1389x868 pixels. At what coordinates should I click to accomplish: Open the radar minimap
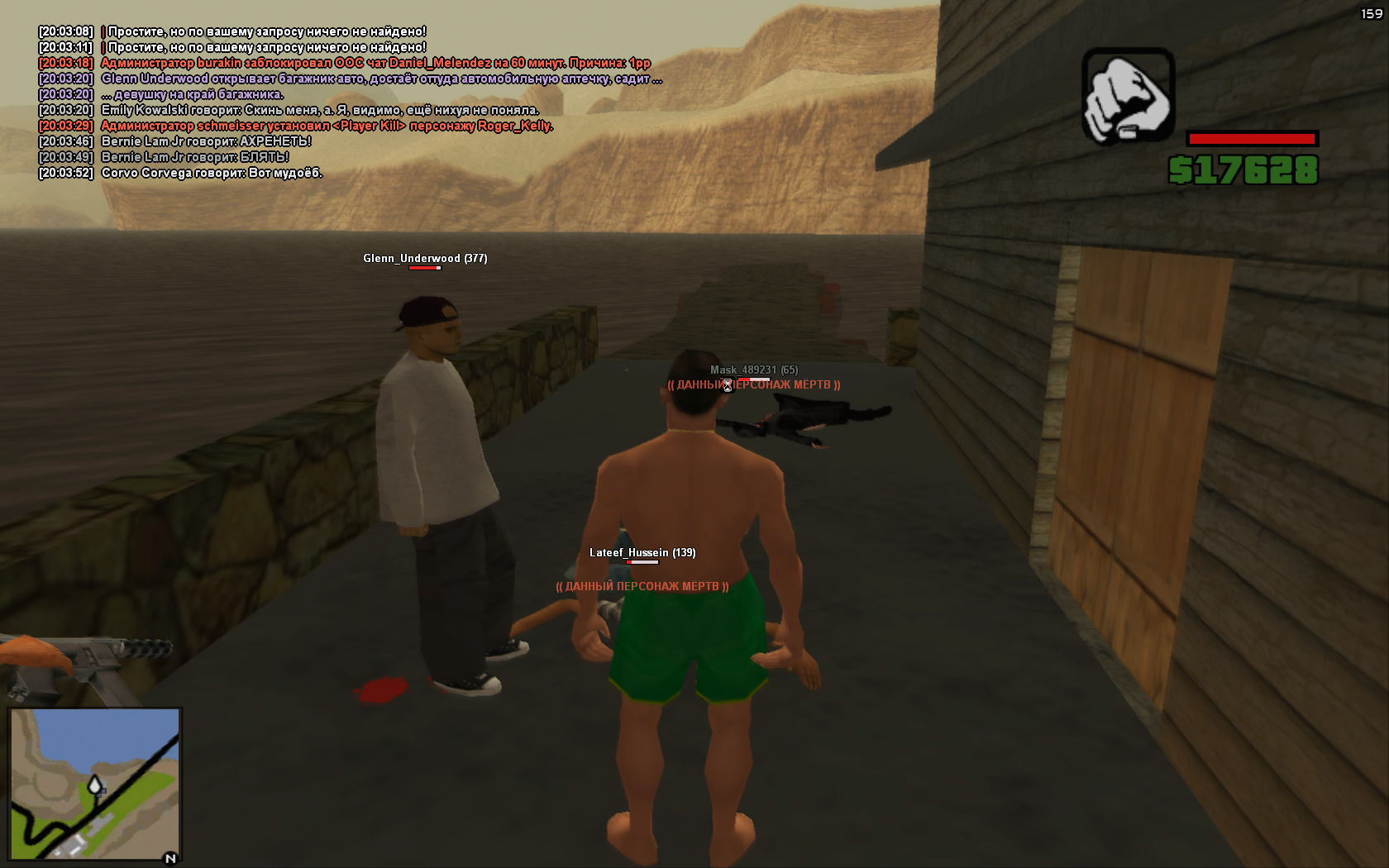pos(95,784)
